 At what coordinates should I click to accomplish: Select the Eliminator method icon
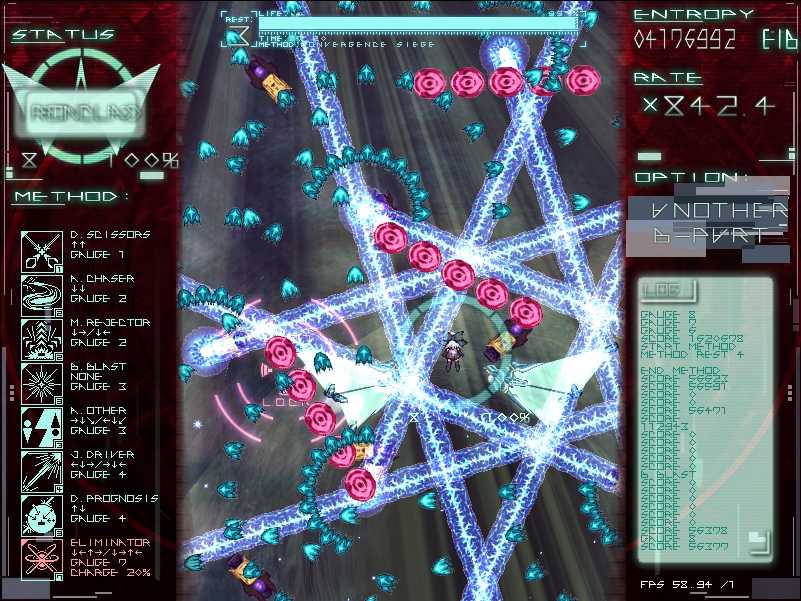(x=40, y=559)
